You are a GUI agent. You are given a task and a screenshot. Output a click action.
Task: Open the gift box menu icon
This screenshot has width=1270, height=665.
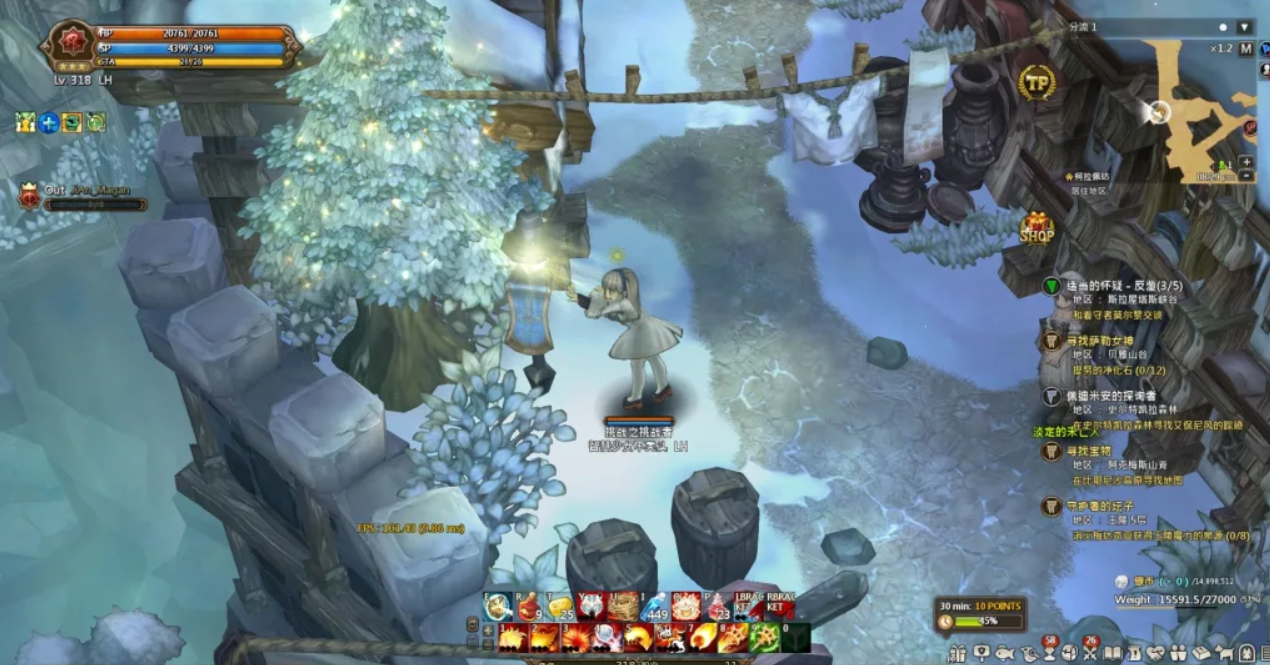point(957,654)
